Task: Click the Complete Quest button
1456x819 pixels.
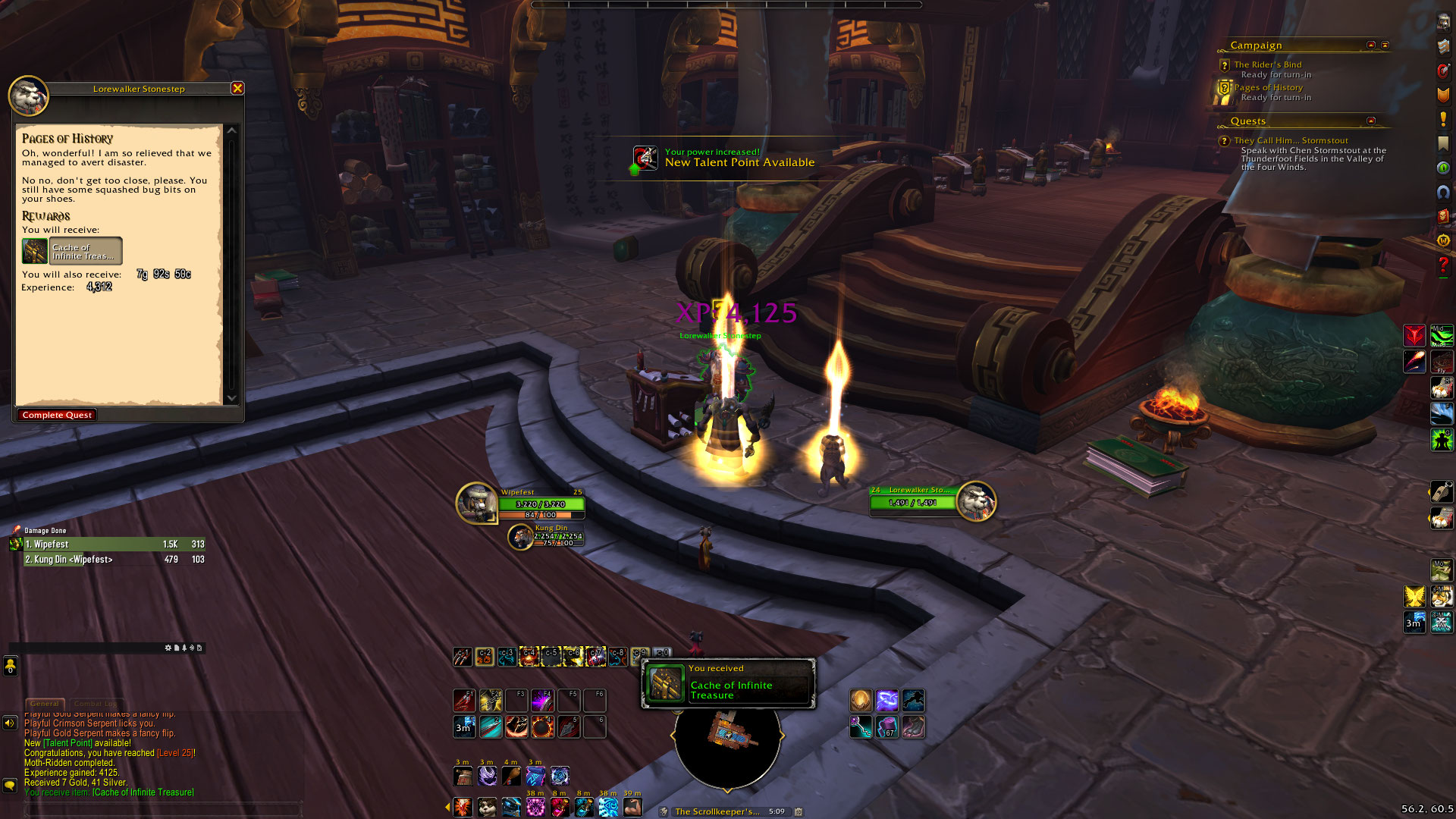Action: click(57, 415)
